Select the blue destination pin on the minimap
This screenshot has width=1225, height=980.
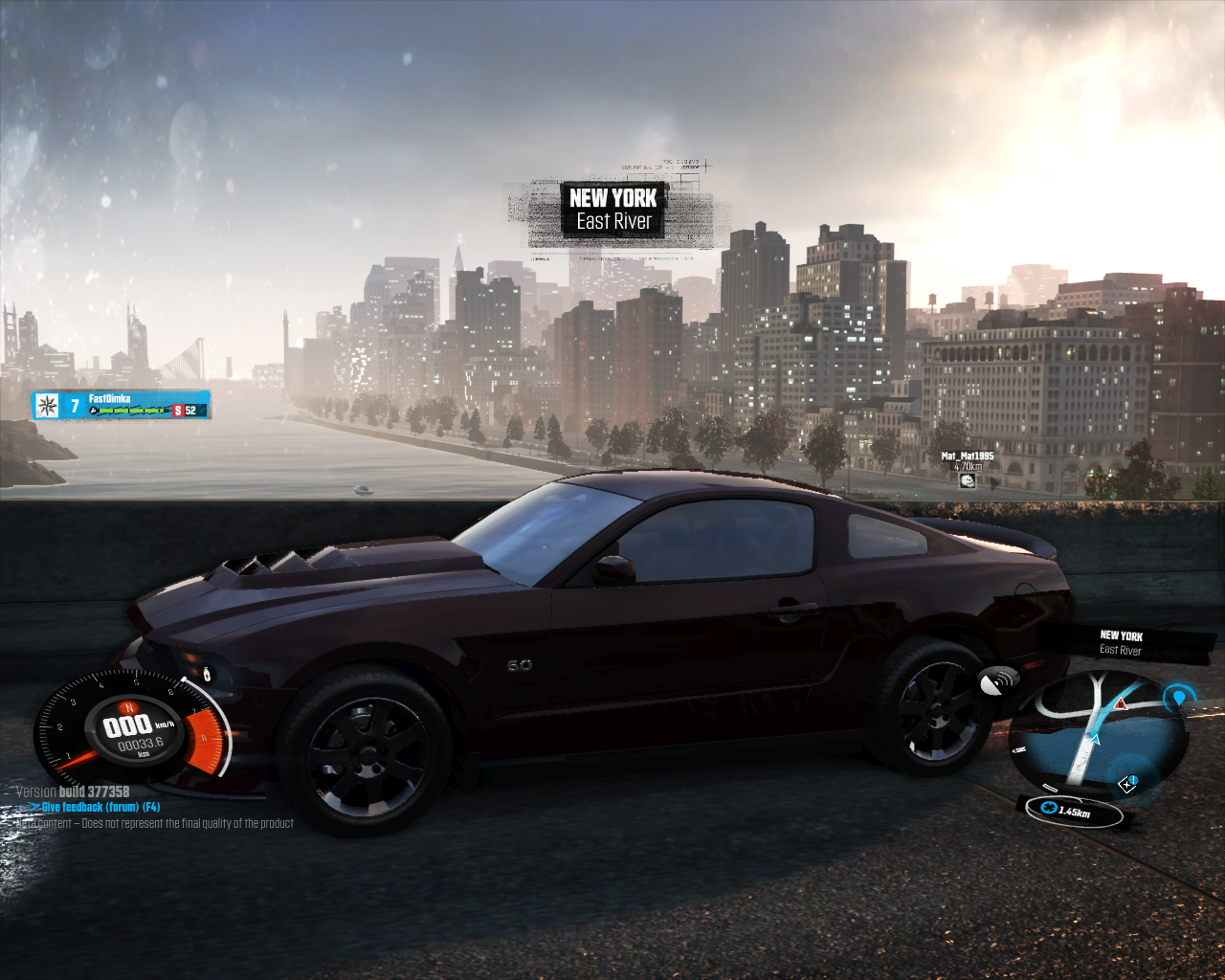[x=1180, y=699]
